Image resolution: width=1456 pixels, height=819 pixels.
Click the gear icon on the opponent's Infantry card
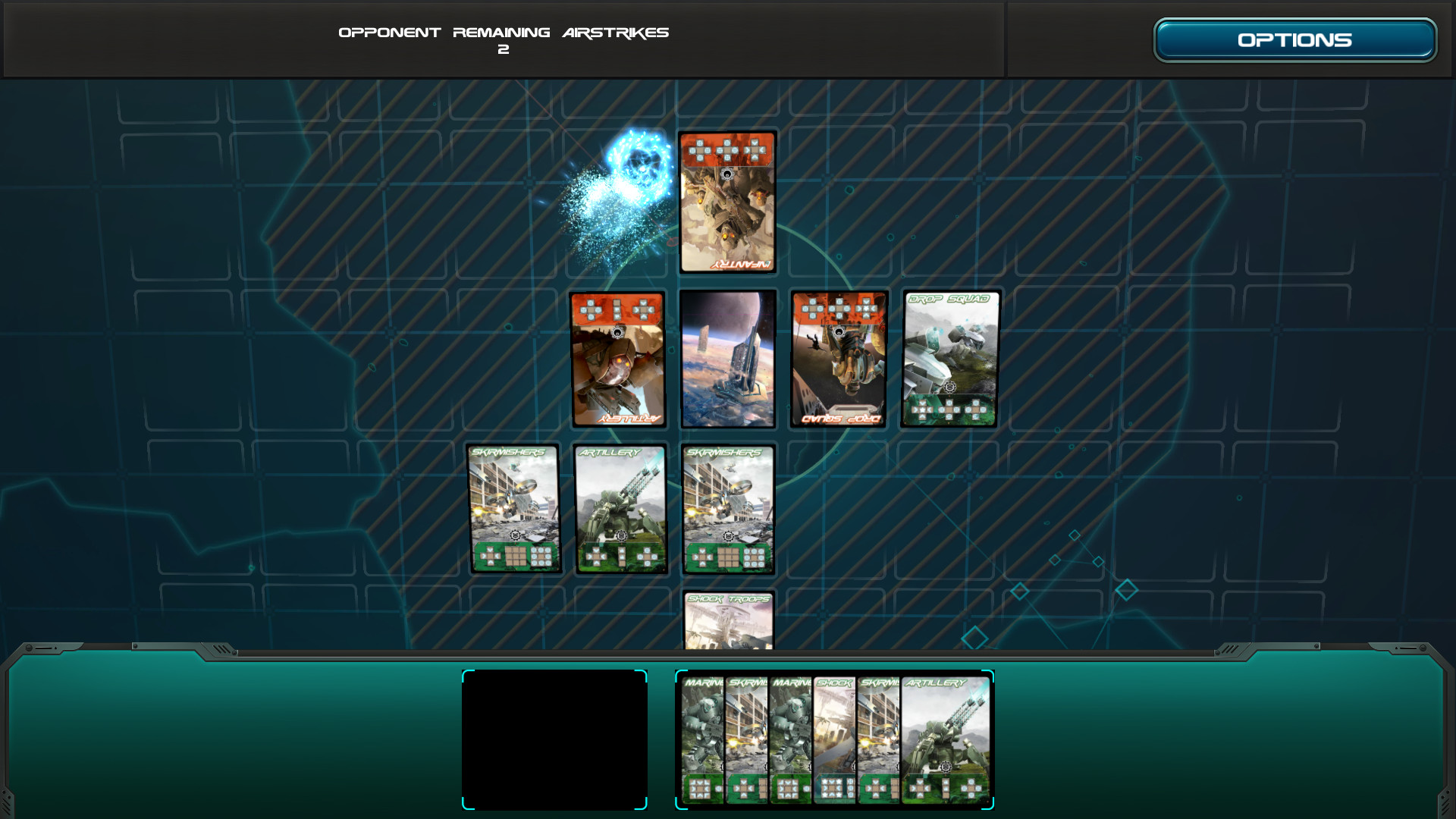click(x=727, y=174)
